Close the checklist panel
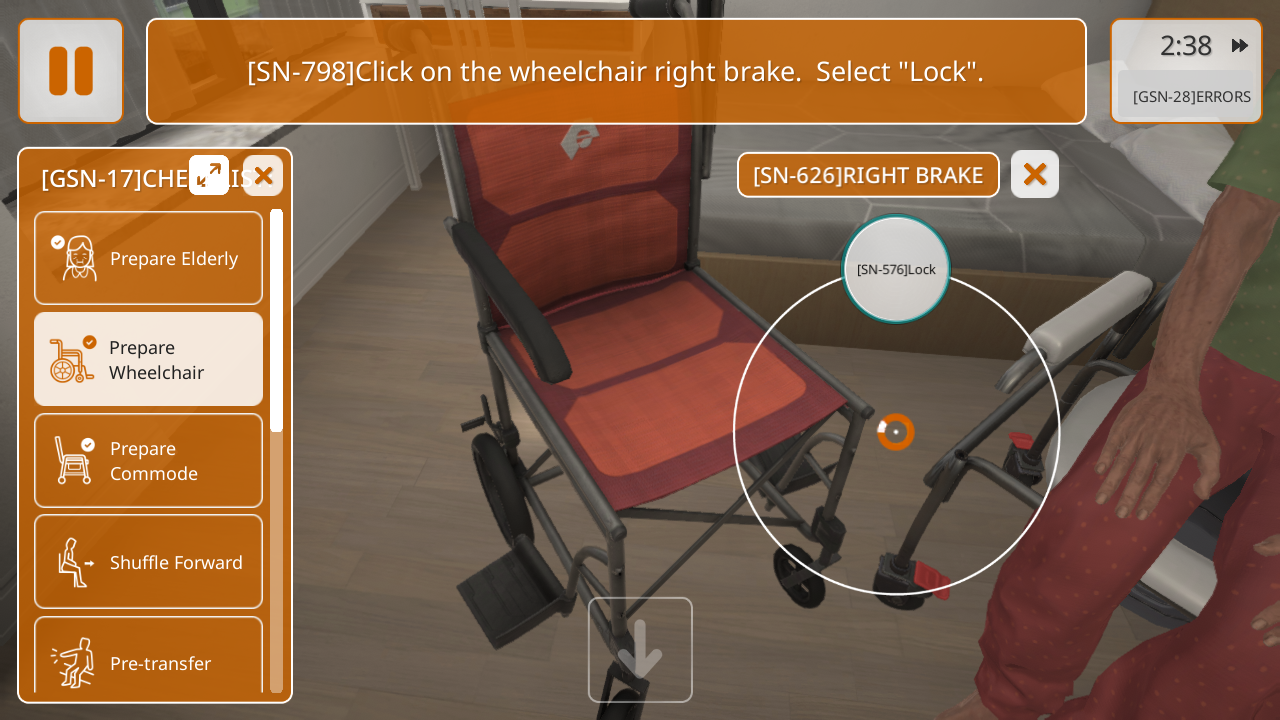The width and height of the screenshot is (1280, 720). 263,176
